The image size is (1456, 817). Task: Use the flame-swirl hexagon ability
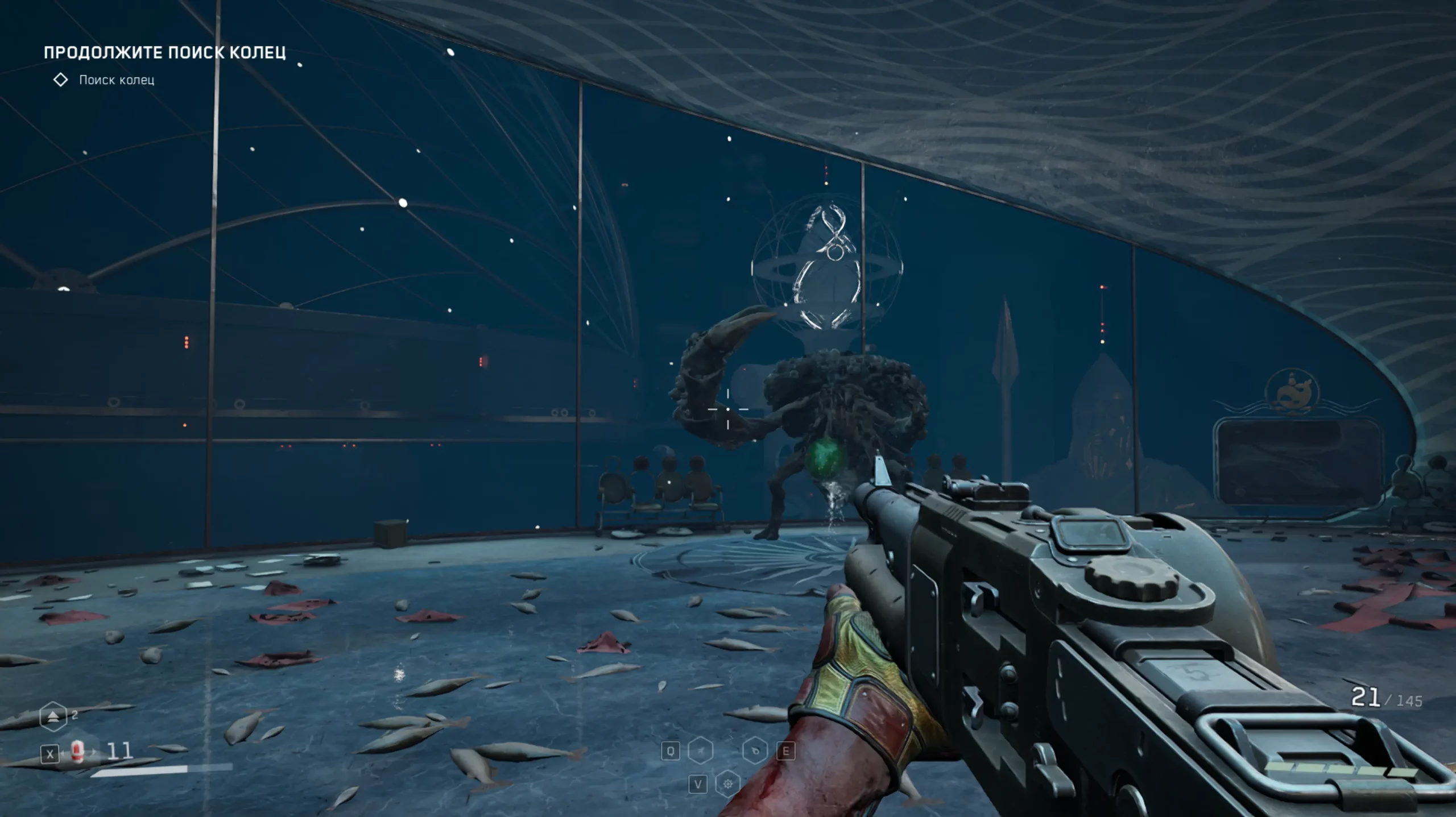(755, 751)
